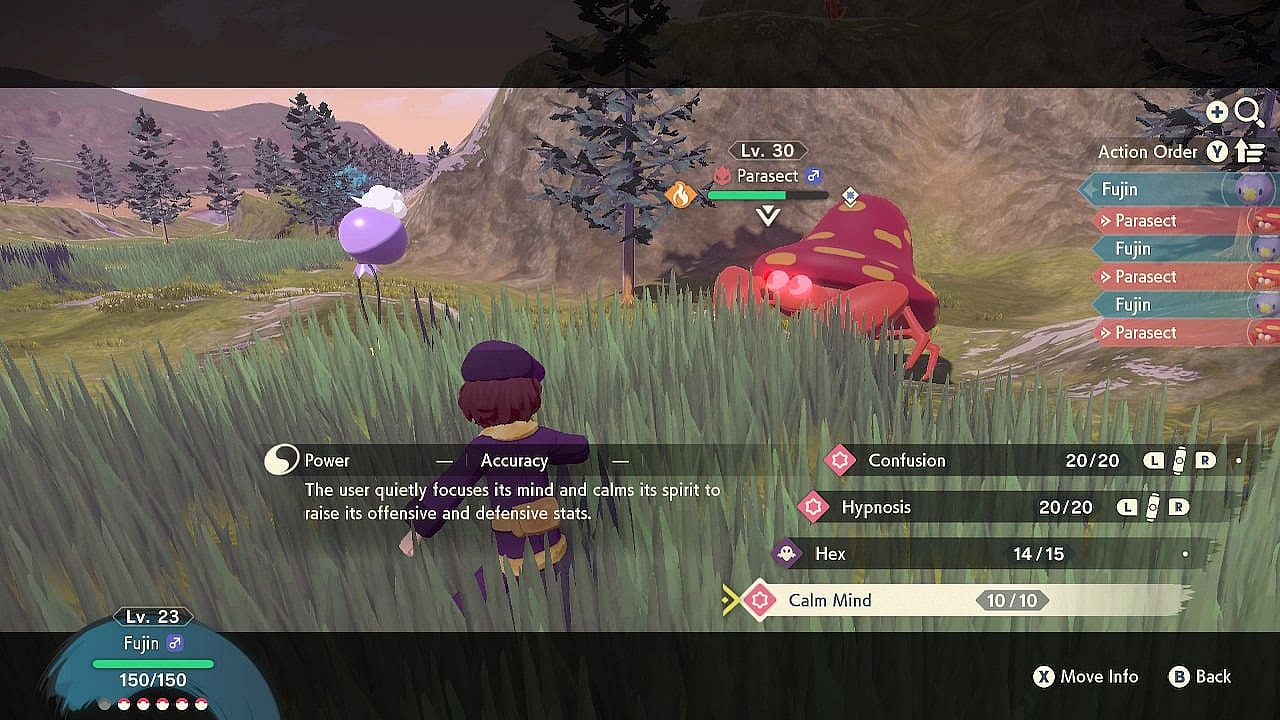Click the magnifying glass zoom icon
Screen dimensions: 1280x720
(x=1249, y=113)
